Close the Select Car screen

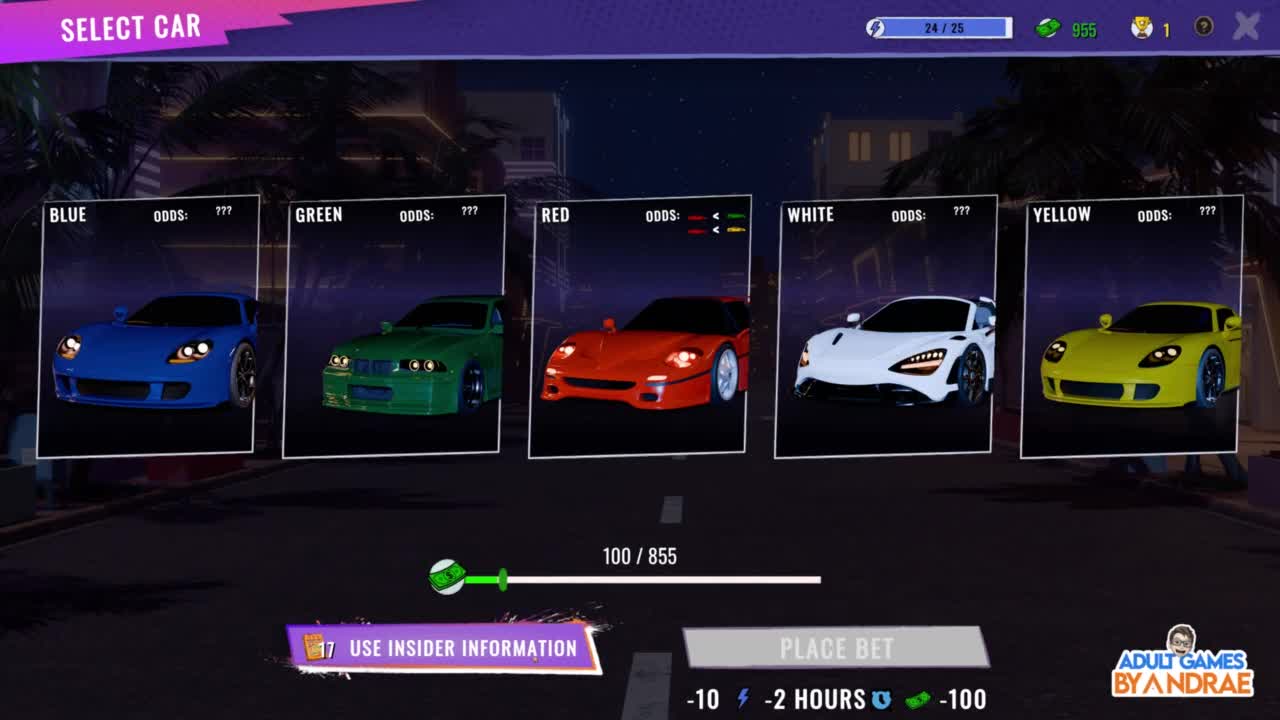[x=1246, y=26]
